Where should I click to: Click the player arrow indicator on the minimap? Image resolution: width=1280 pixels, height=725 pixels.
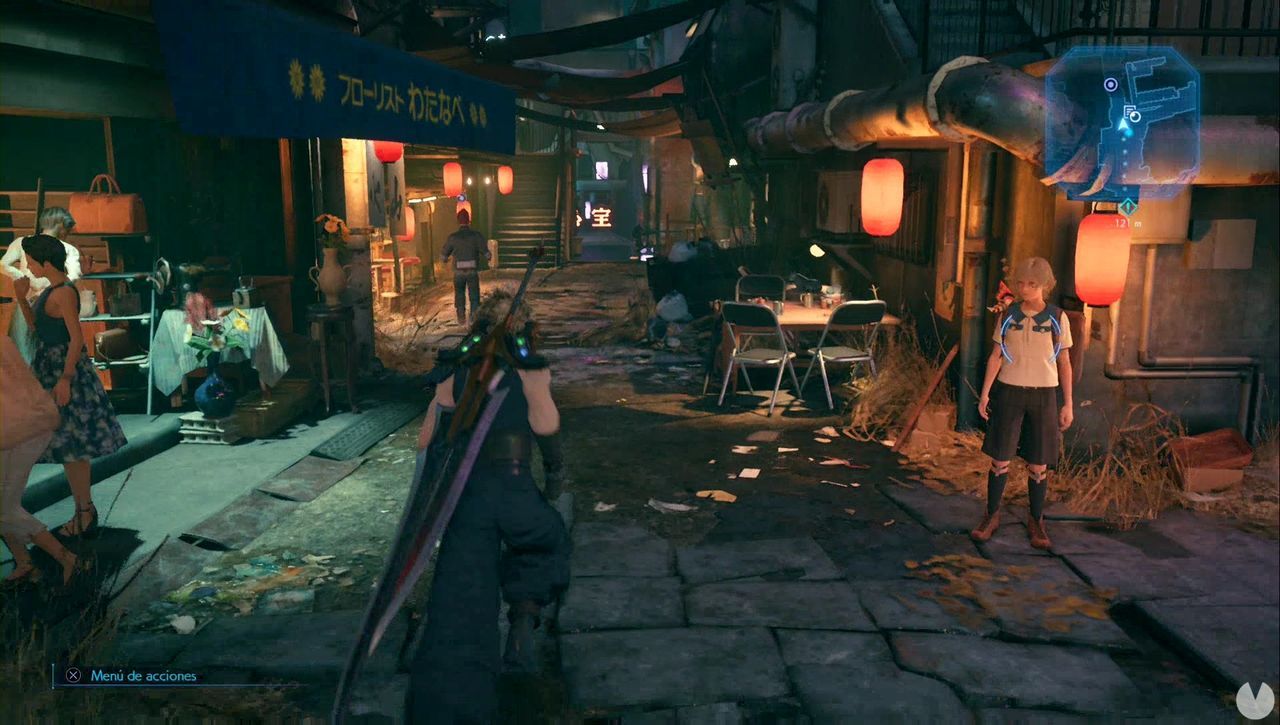(x=1122, y=126)
